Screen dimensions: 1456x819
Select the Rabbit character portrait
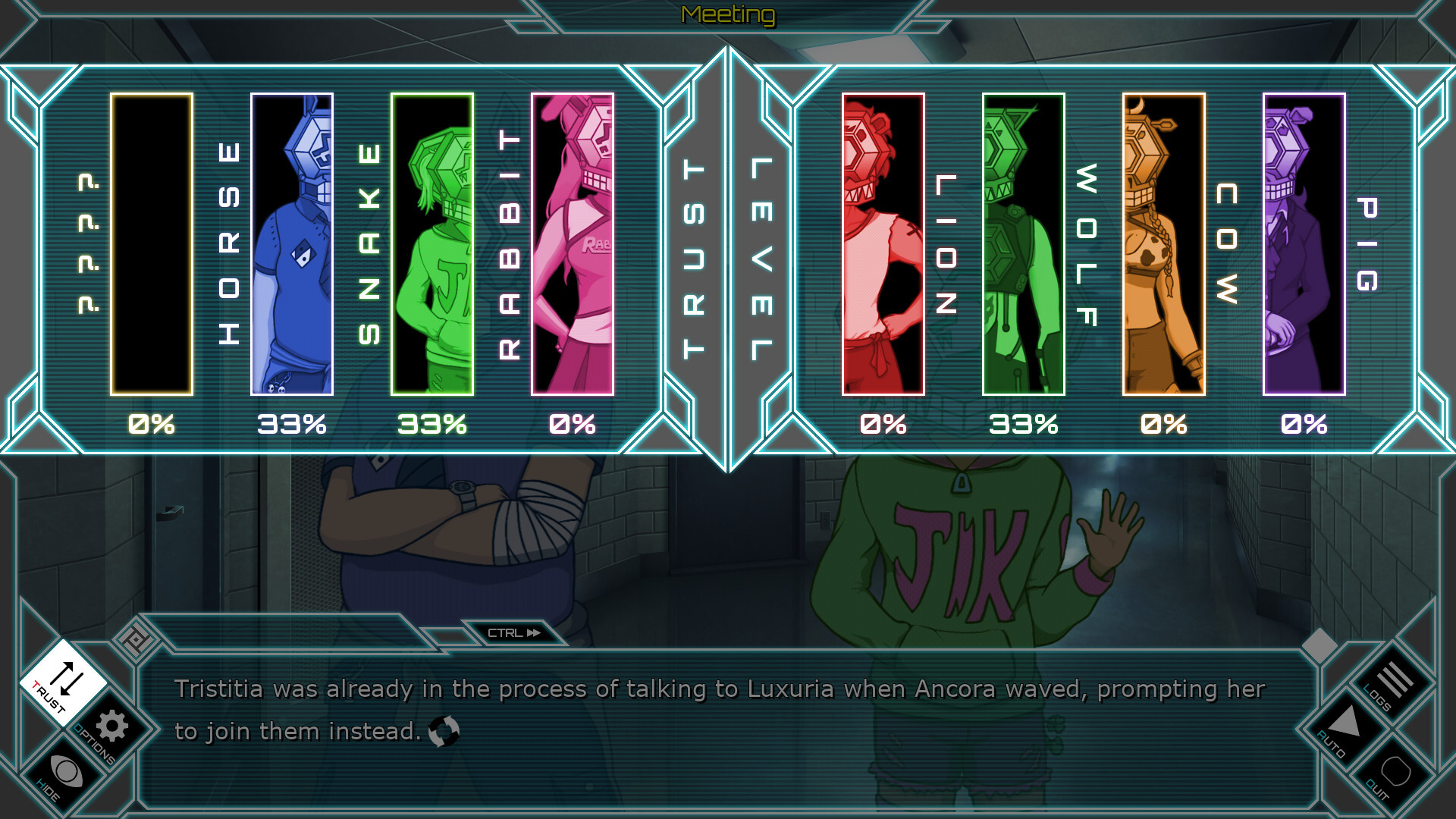tap(573, 244)
